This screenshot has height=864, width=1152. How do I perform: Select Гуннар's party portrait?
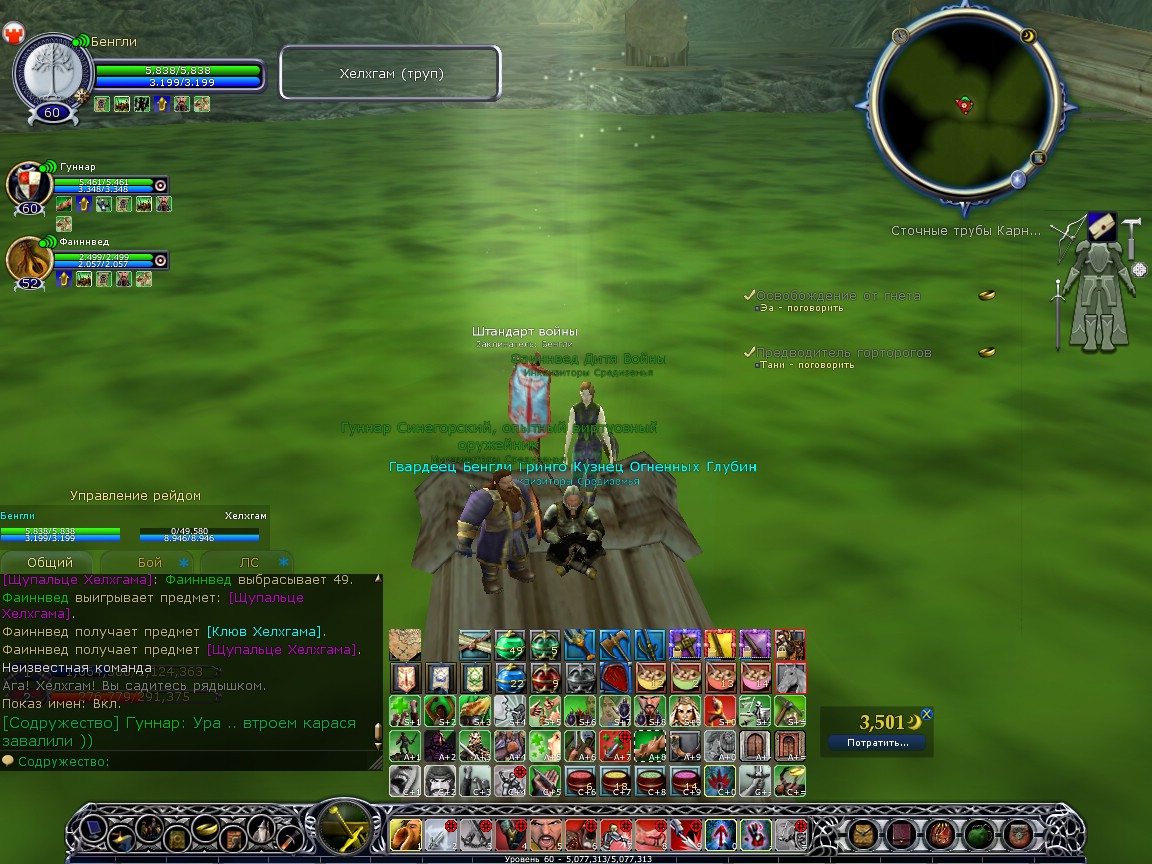tap(29, 185)
